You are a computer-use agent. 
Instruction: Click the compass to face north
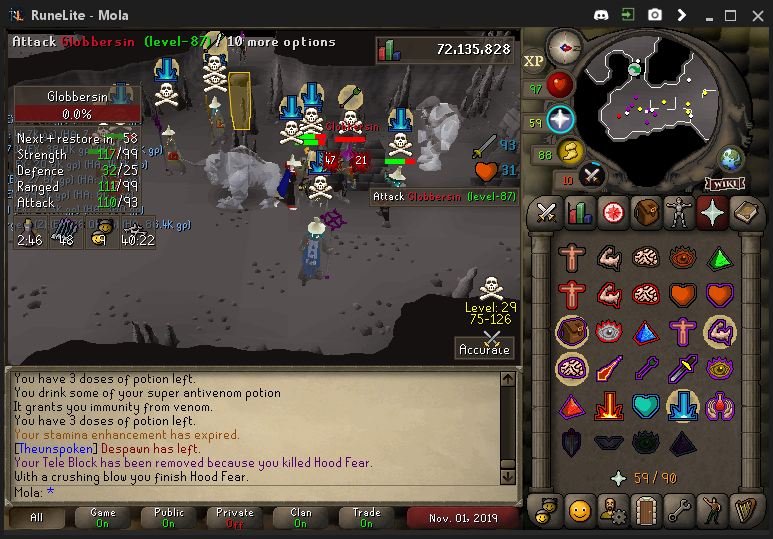tap(565, 47)
